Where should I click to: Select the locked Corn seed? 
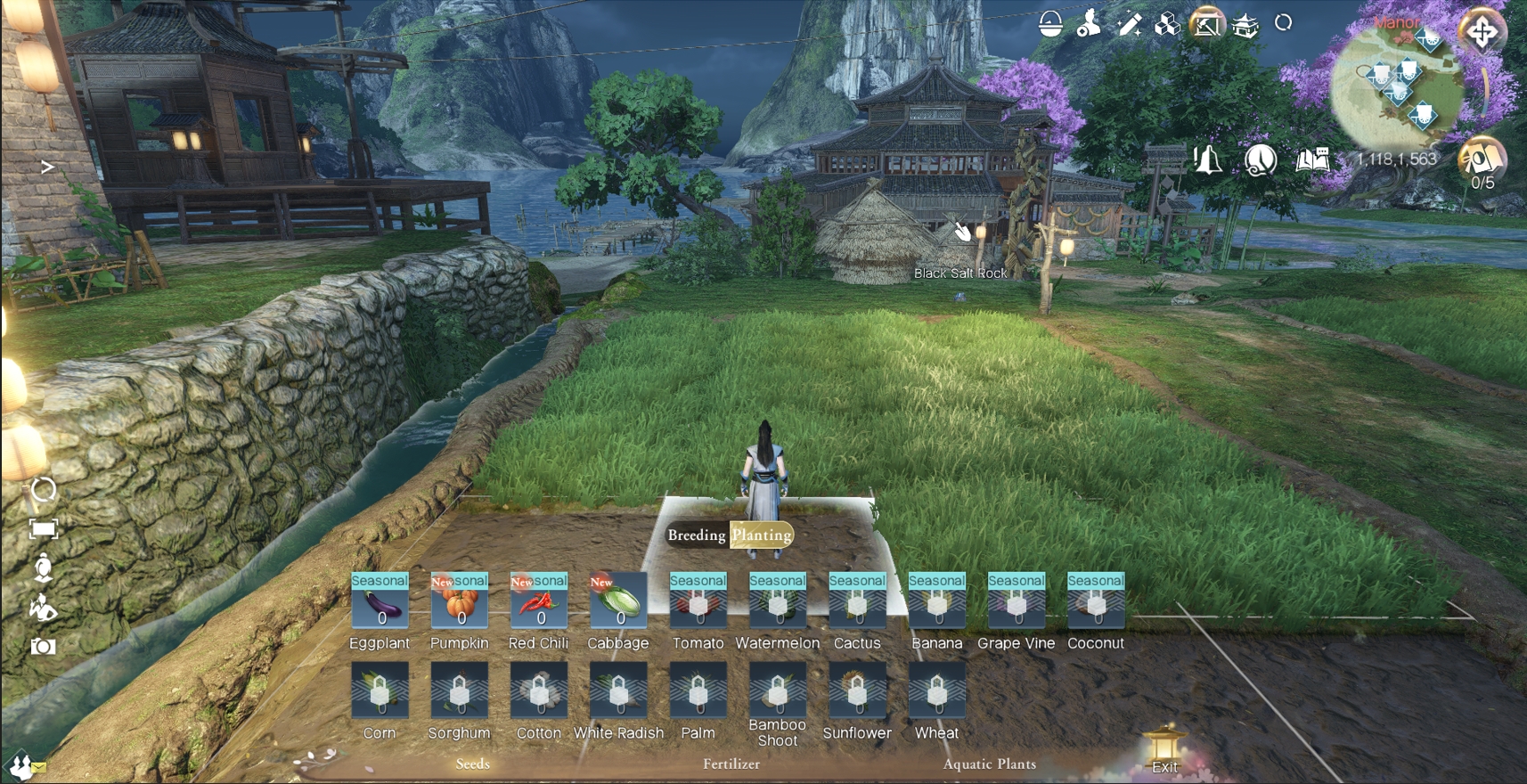(380, 690)
